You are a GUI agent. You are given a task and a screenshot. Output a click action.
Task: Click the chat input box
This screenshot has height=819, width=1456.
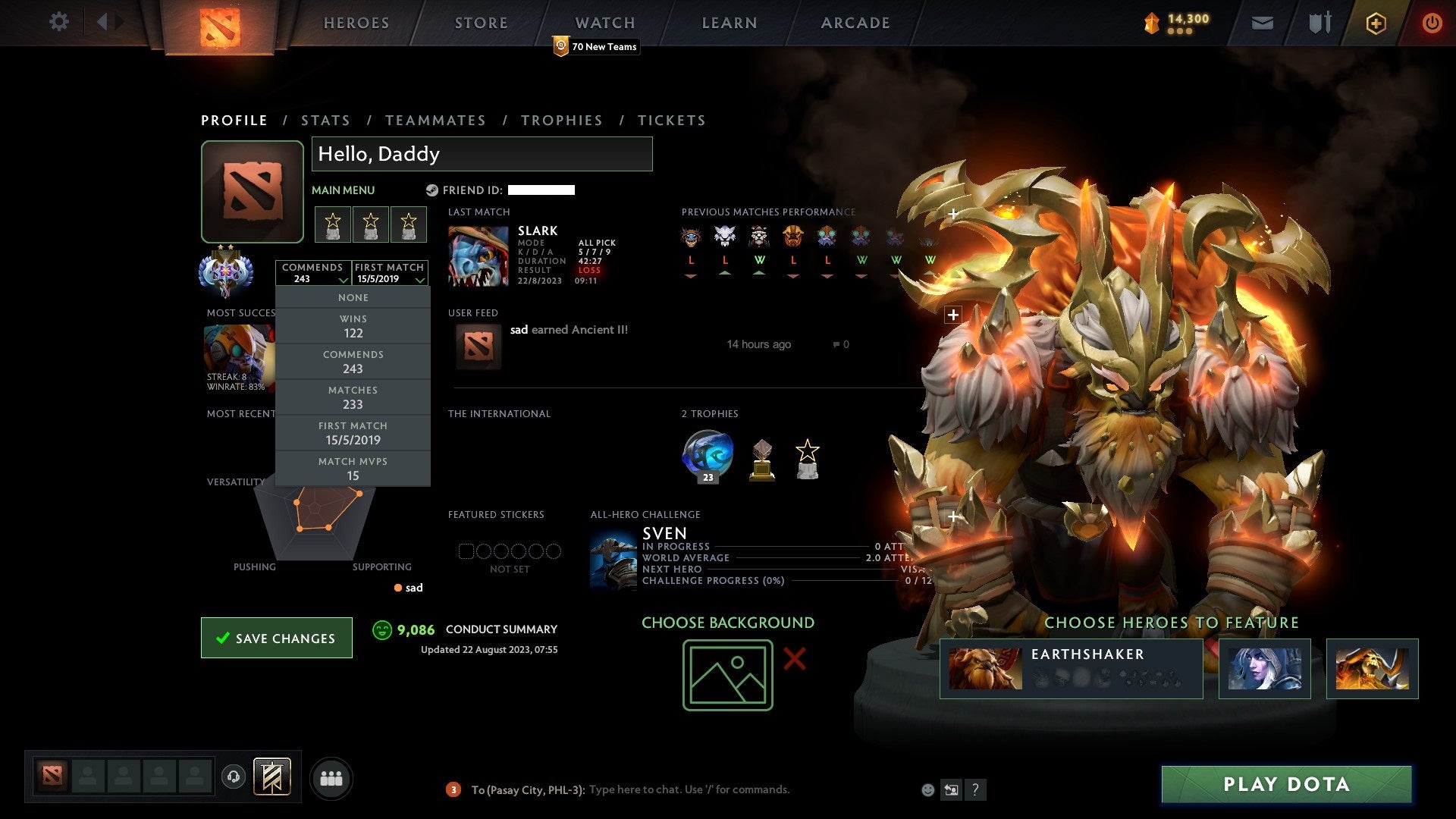point(689,789)
